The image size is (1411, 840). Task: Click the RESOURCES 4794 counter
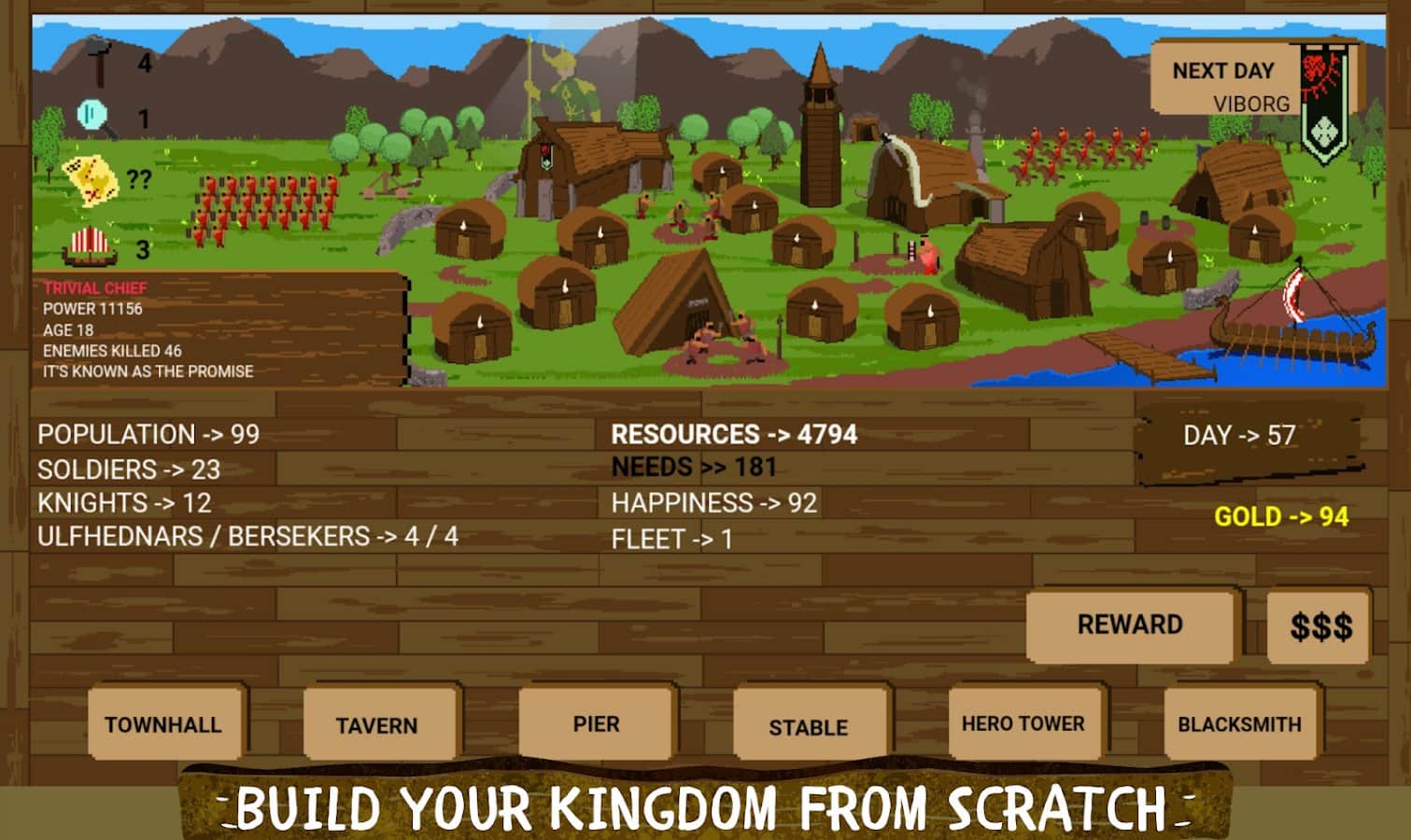click(x=735, y=433)
